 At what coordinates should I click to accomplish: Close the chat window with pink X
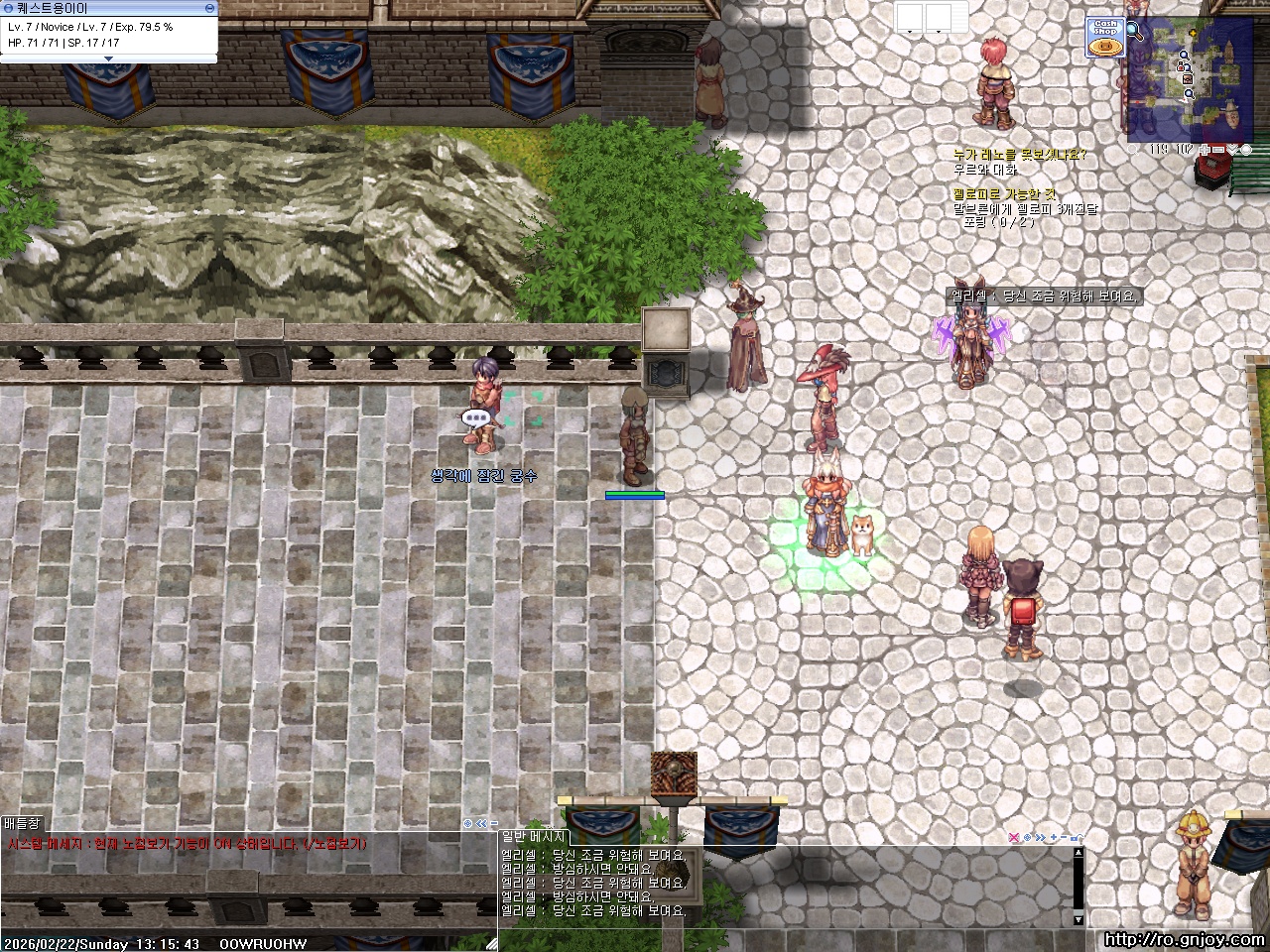pyautogui.click(x=1013, y=838)
